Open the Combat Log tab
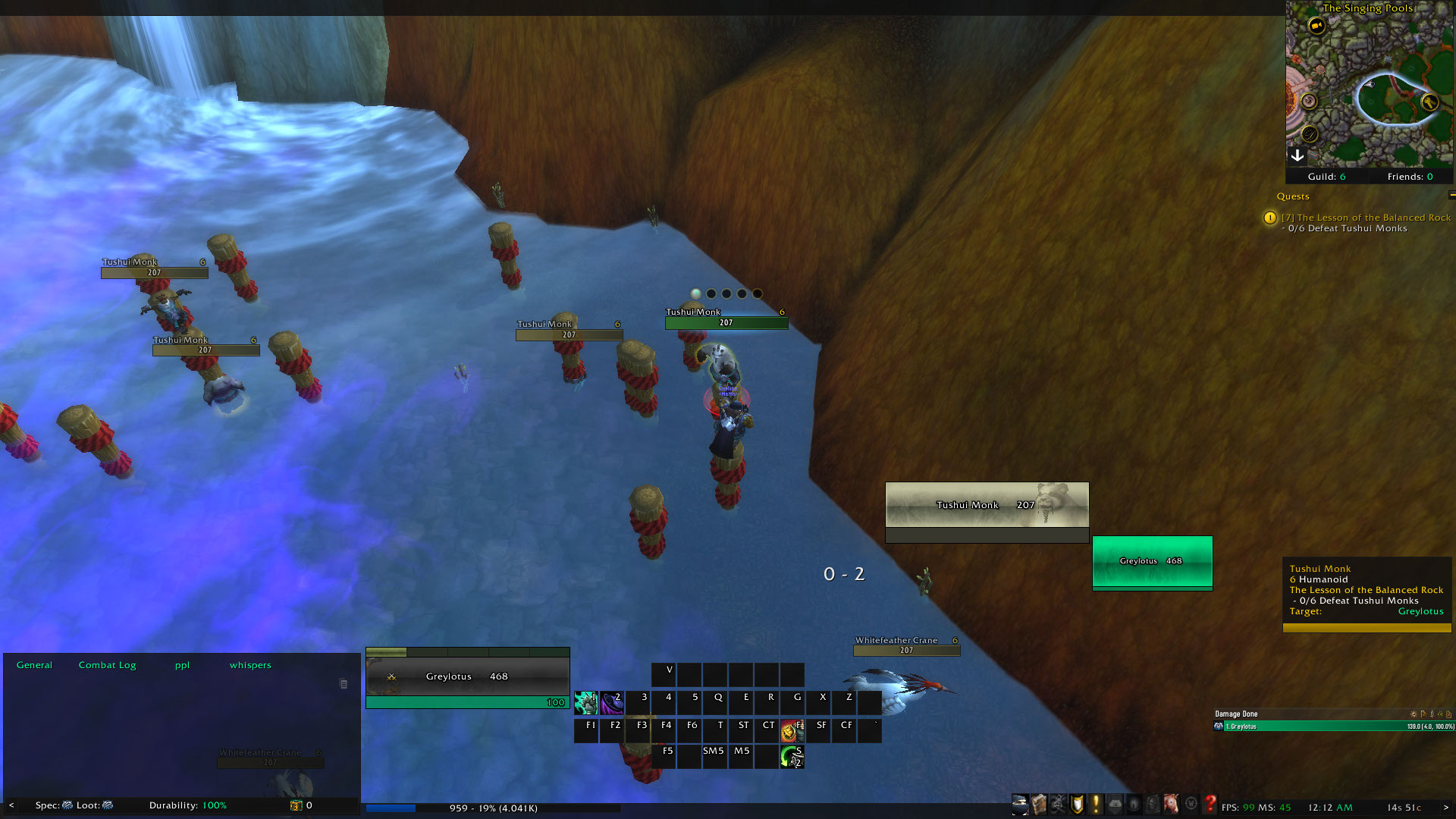This screenshot has height=819, width=1456. click(107, 665)
